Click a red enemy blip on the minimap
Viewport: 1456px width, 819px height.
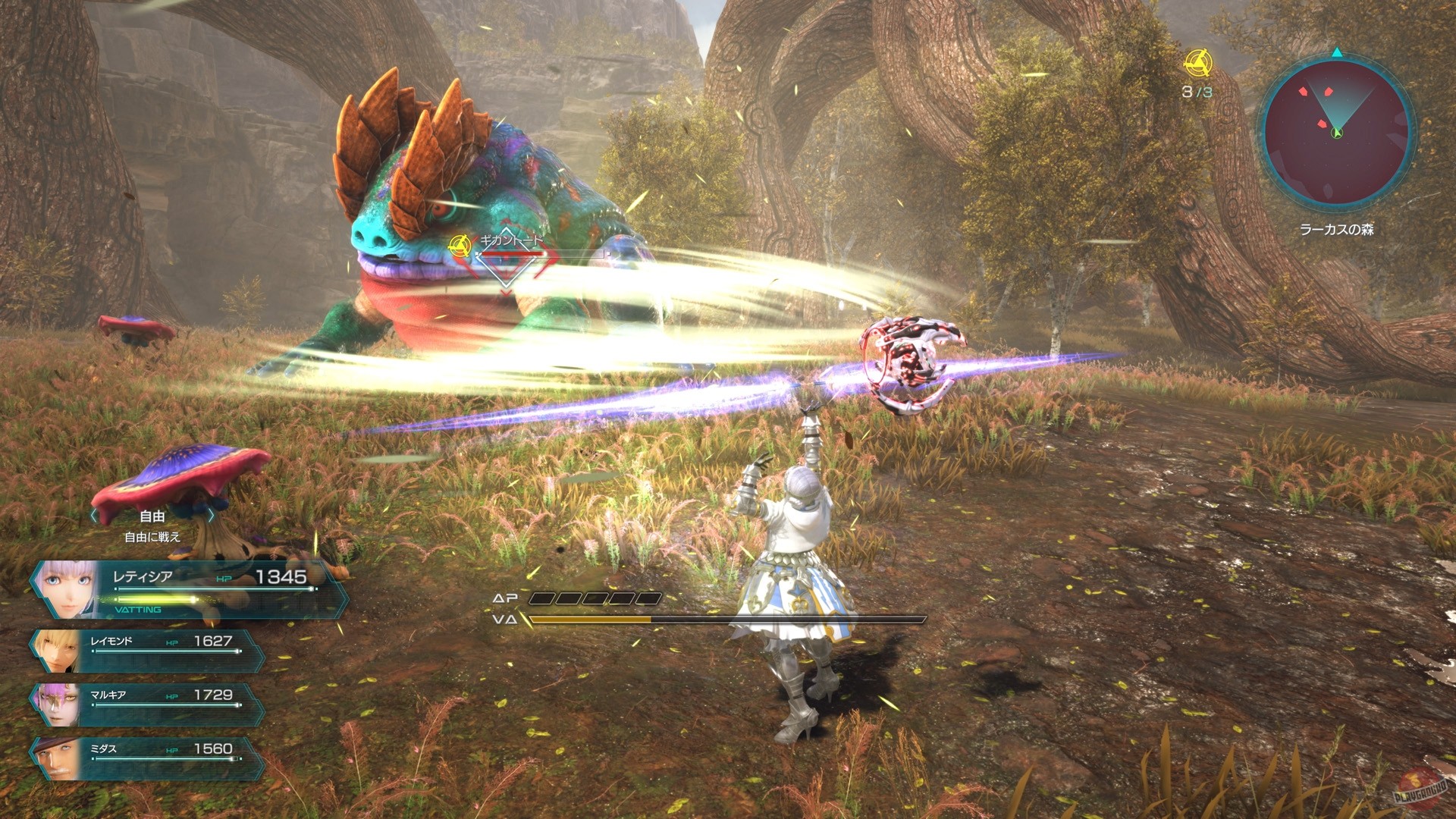[1327, 91]
